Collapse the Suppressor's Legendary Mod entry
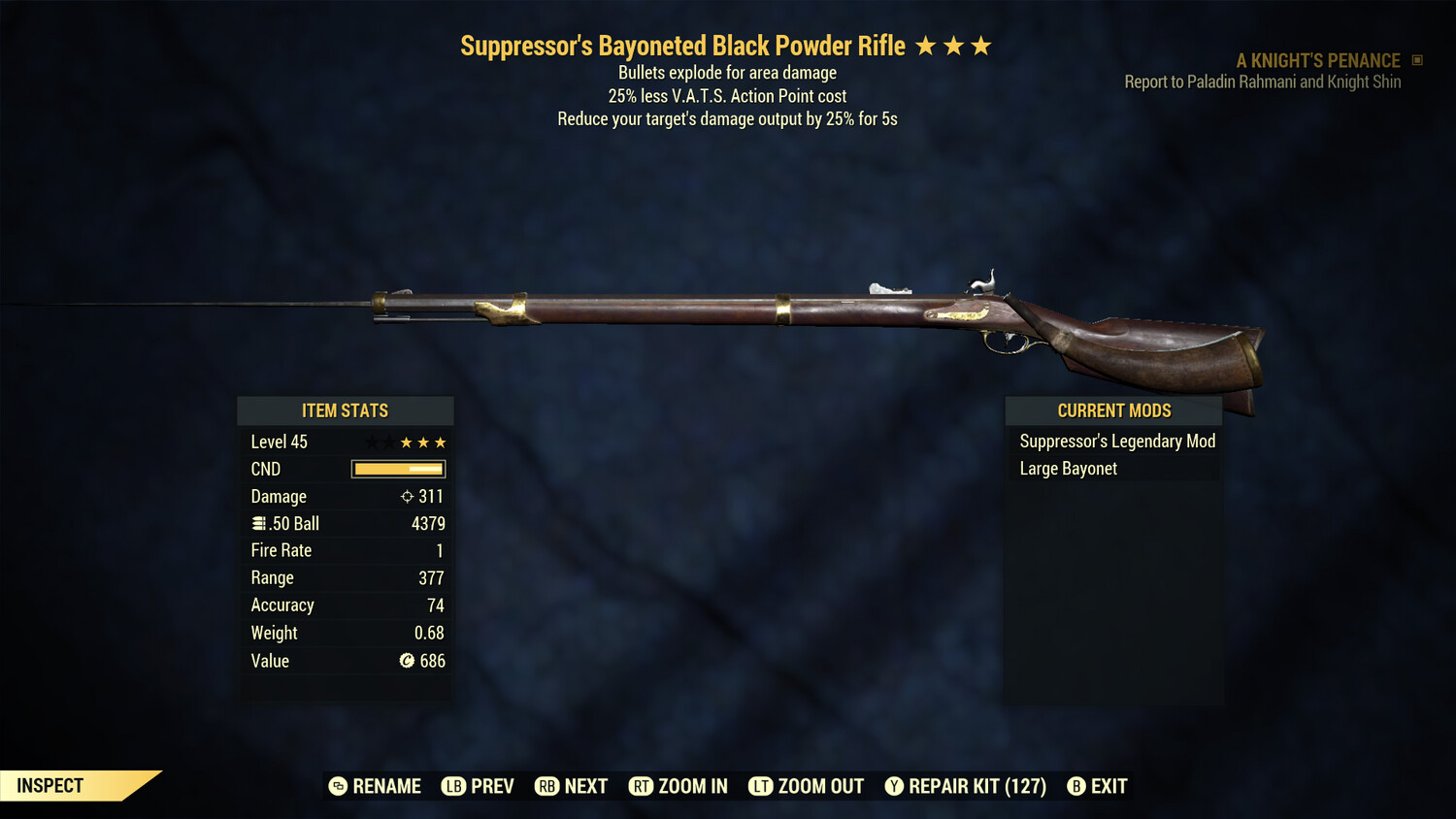 (x=1116, y=441)
